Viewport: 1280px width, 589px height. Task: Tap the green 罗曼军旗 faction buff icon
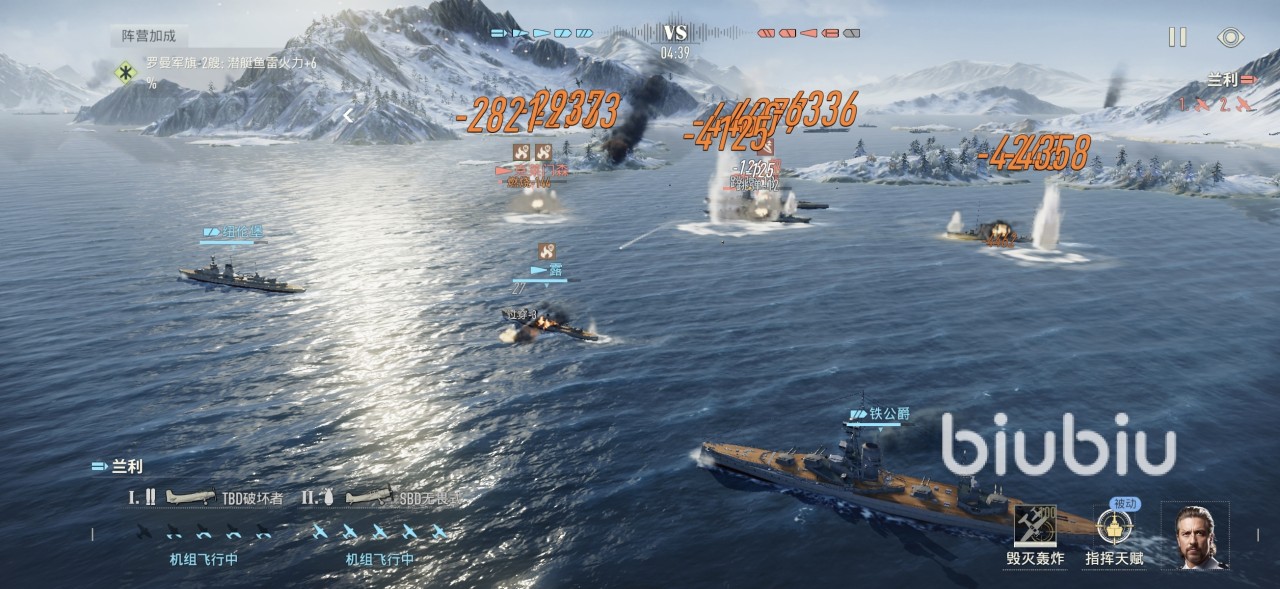[x=126, y=72]
